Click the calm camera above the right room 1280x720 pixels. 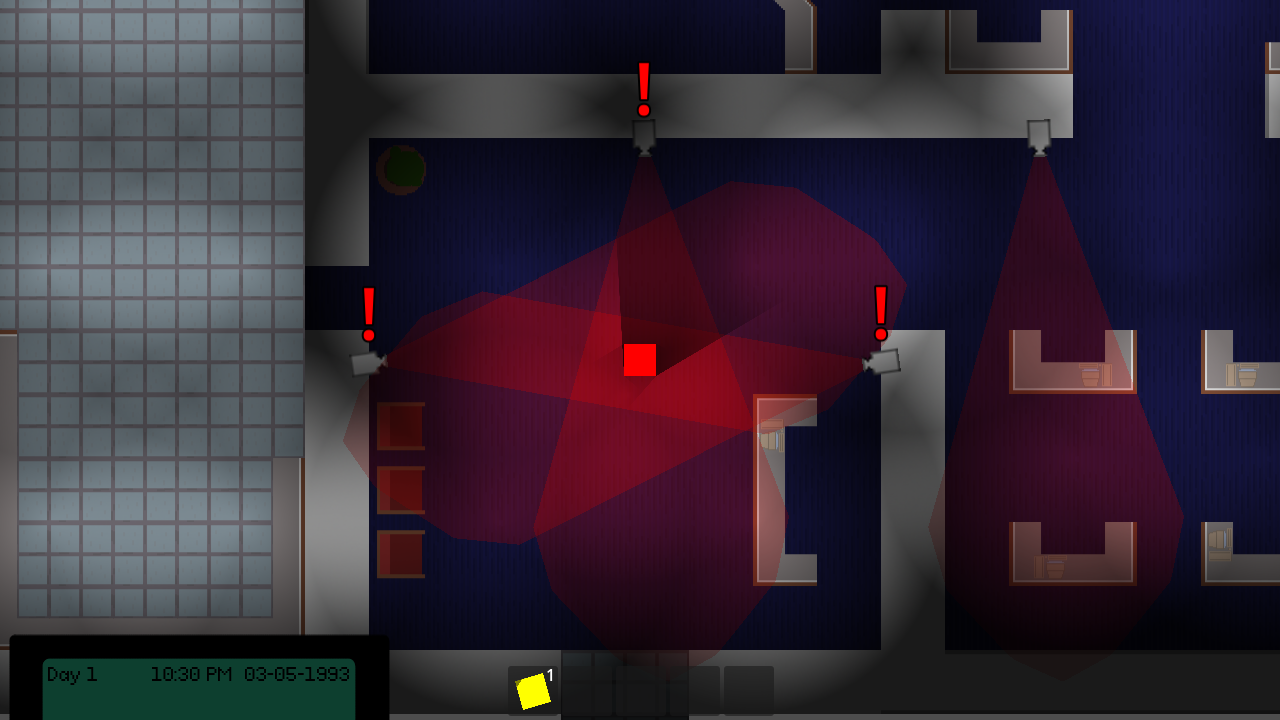(x=1038, y=135)
